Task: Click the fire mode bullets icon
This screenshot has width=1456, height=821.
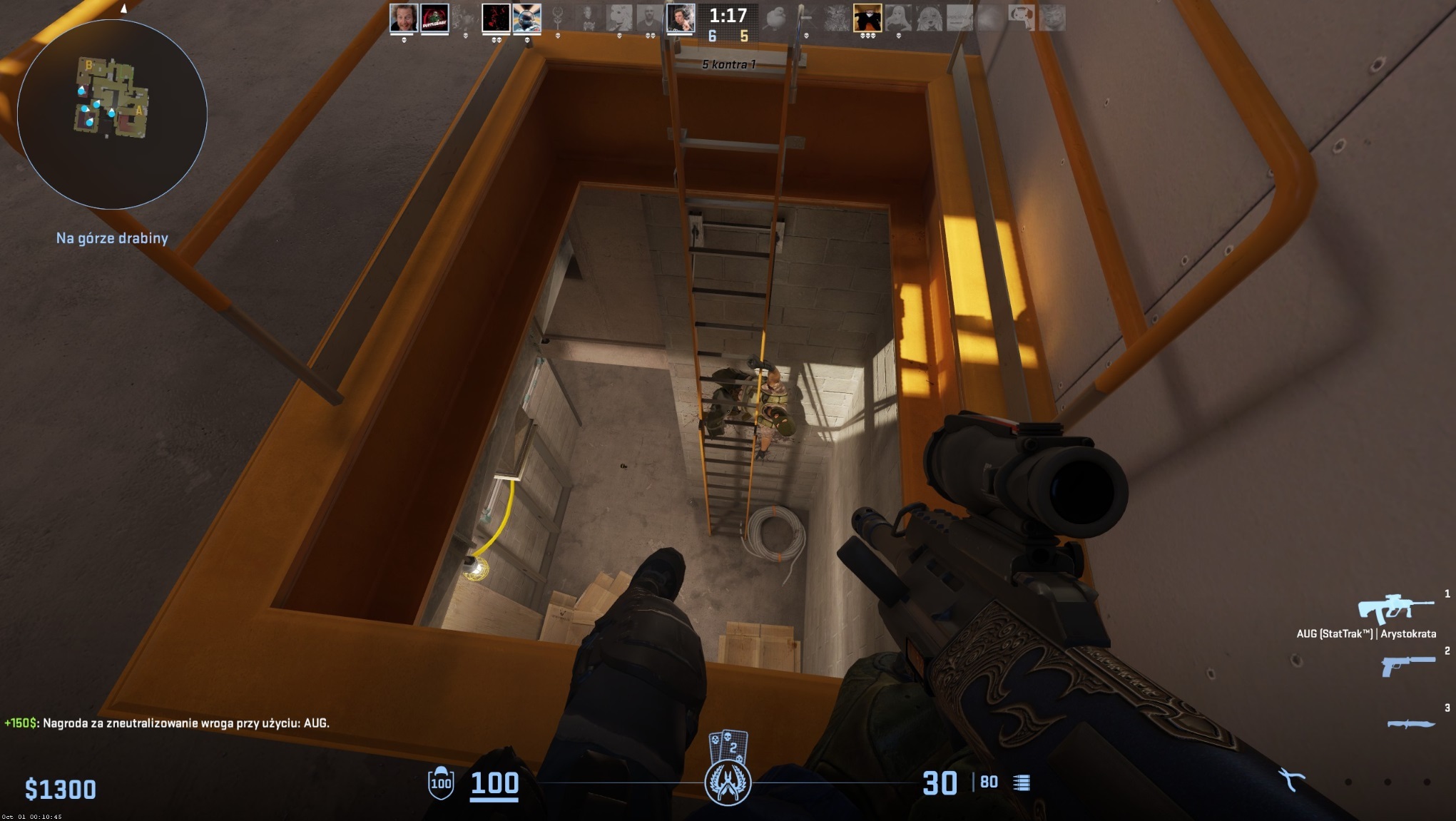Action: tap(1022, 783)
